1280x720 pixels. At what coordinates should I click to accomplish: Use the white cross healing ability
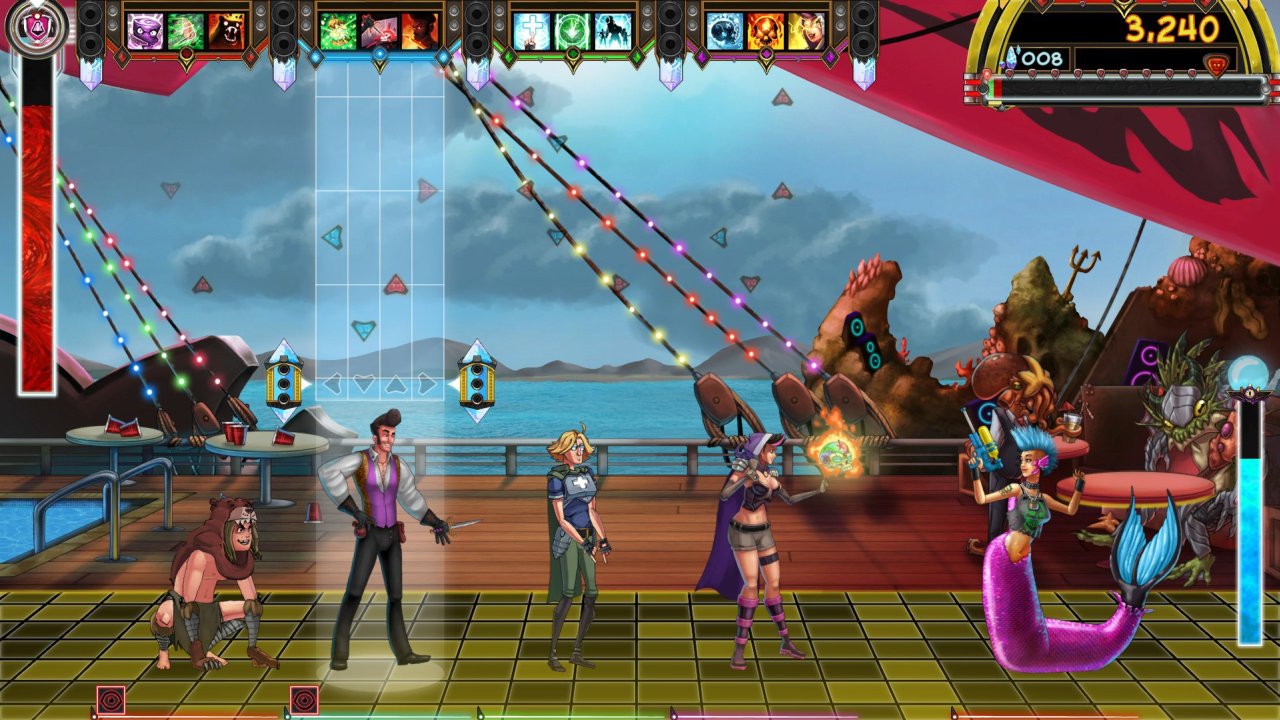click(x=532, y=31)
